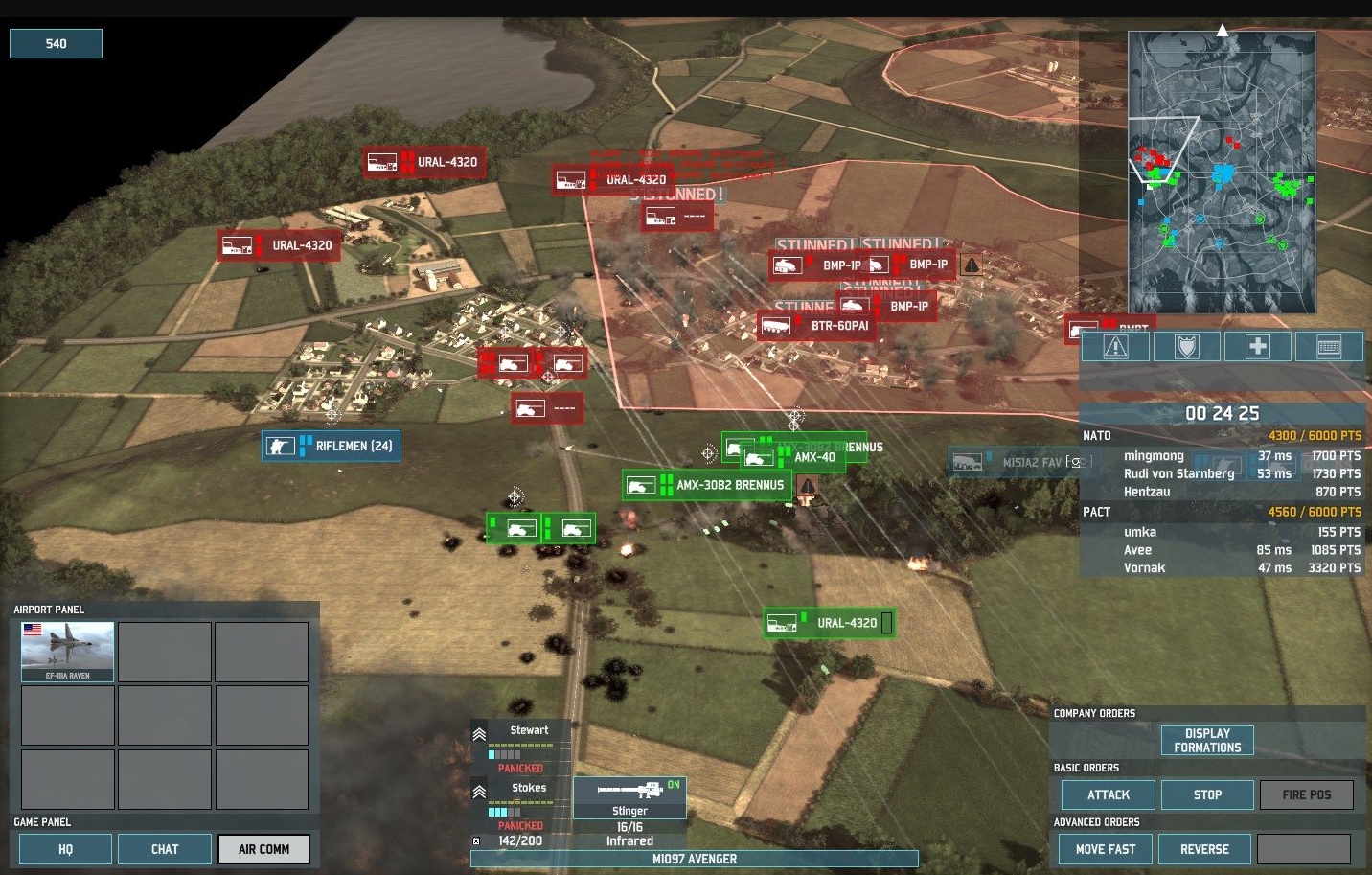This screenshot has height=875, width=1372.
Task: Click the minimap in the top right
Action: point(1222,170)
